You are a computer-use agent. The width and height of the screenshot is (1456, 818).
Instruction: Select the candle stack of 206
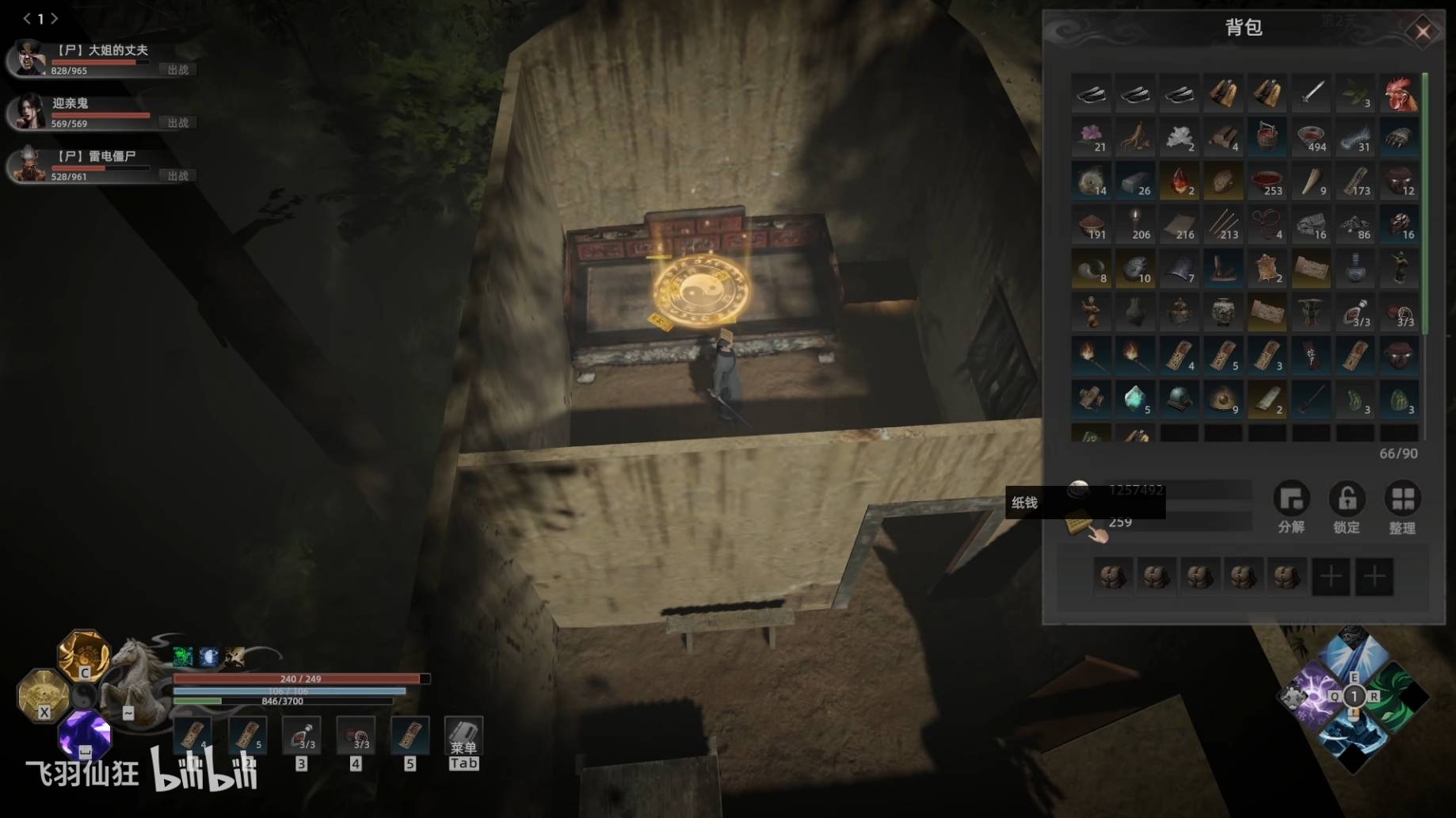1135,225
